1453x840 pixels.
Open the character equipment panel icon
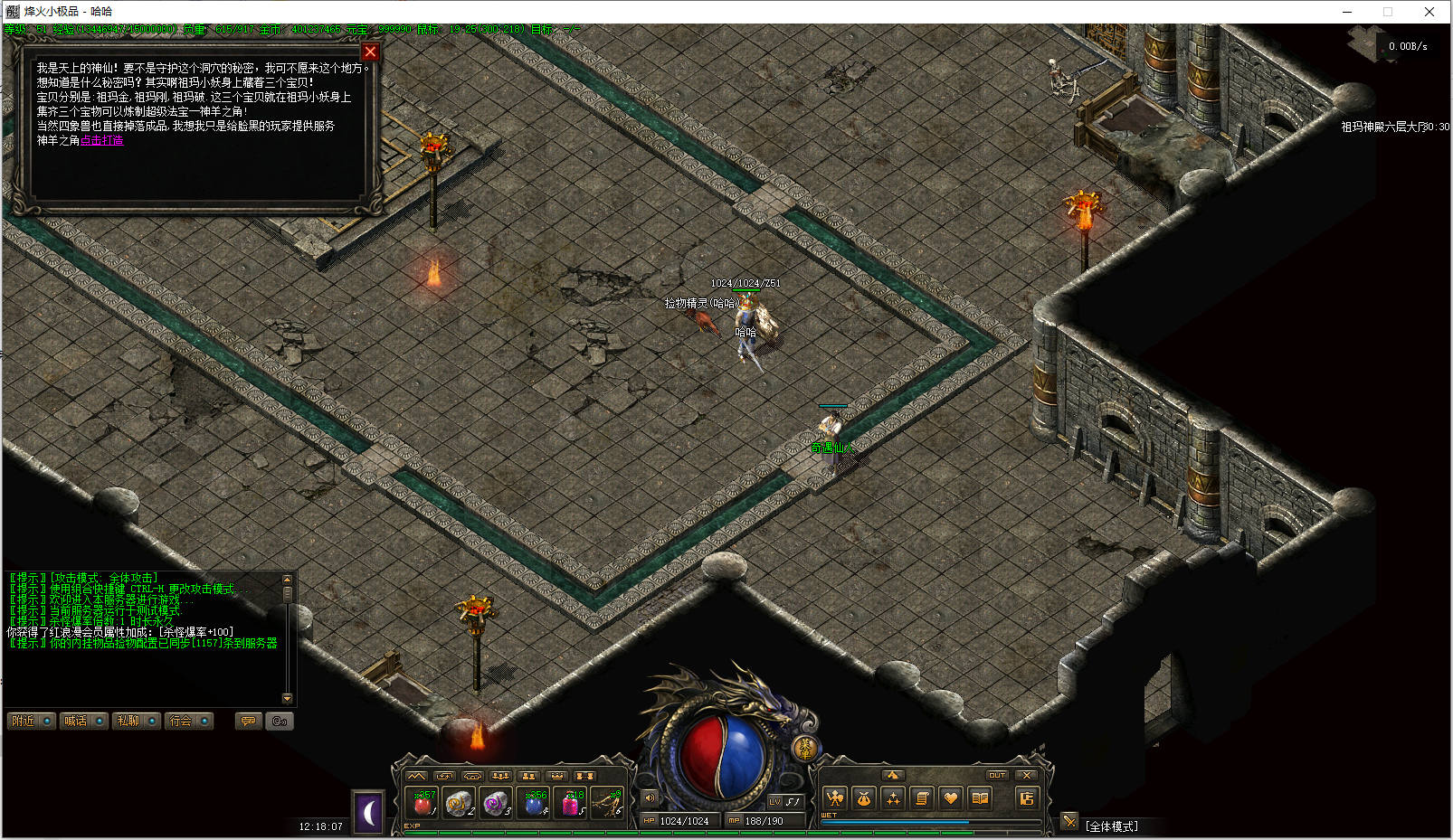[835, 798]
